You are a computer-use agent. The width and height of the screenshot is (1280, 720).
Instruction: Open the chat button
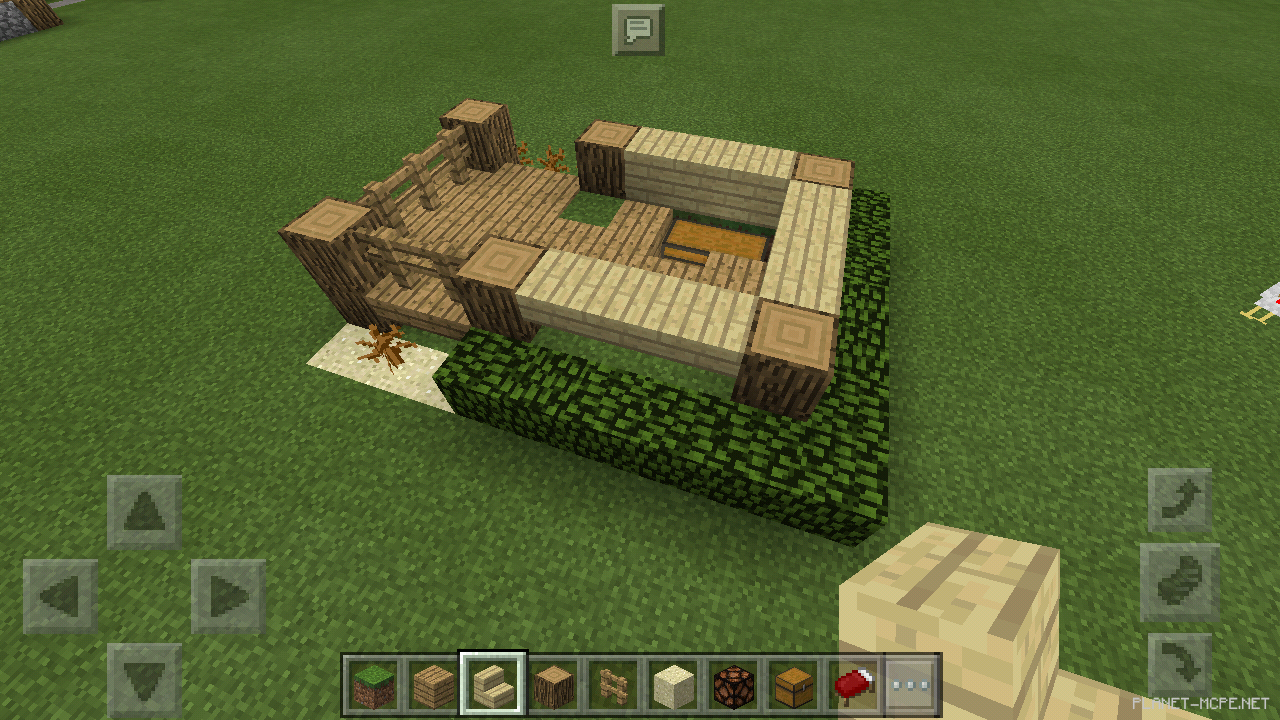click(638, 29)
